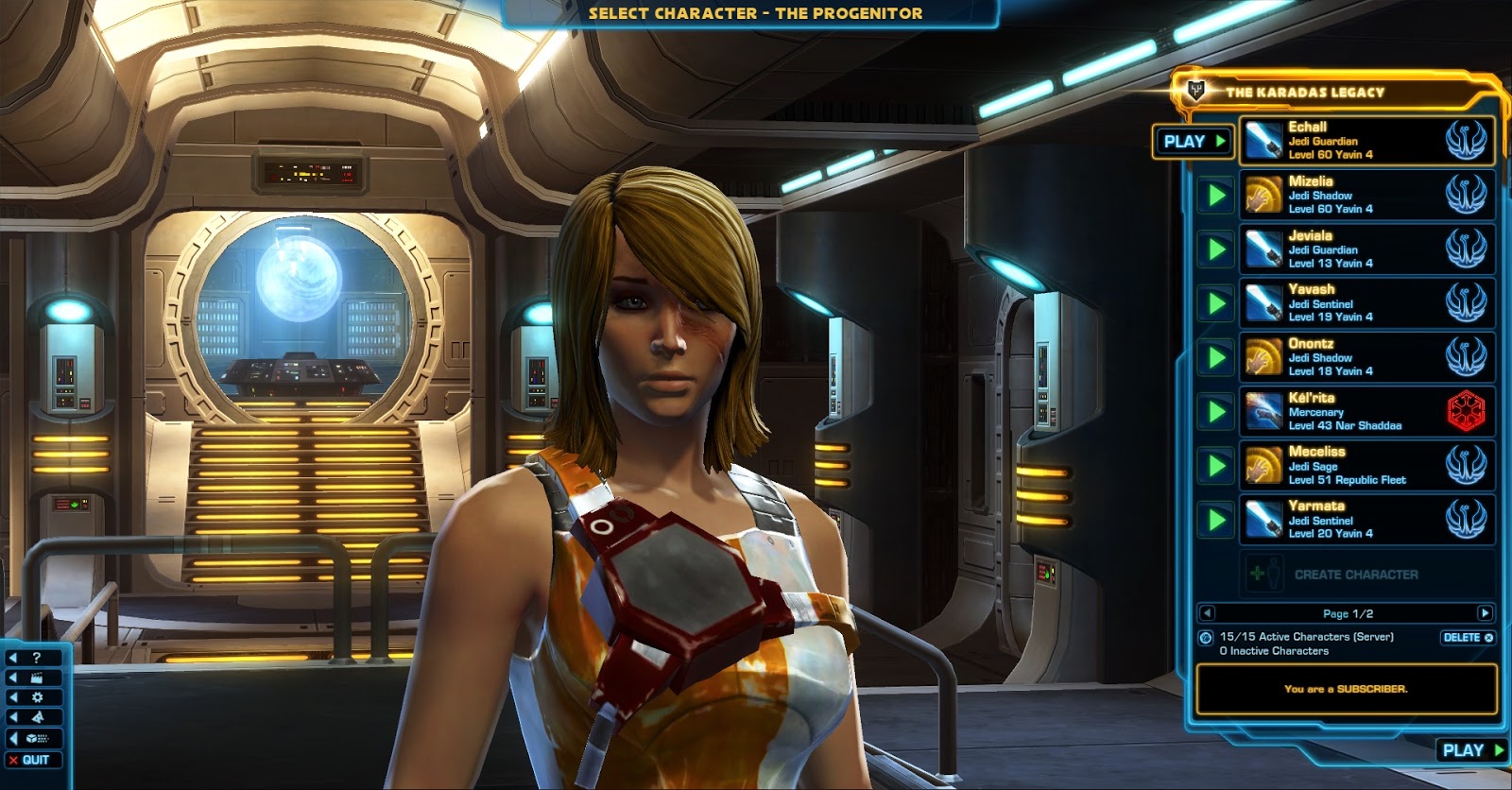This screenshot has width=1512, height=790.
Task: Click the version info cube icon
Action: (x=32, y=739)
